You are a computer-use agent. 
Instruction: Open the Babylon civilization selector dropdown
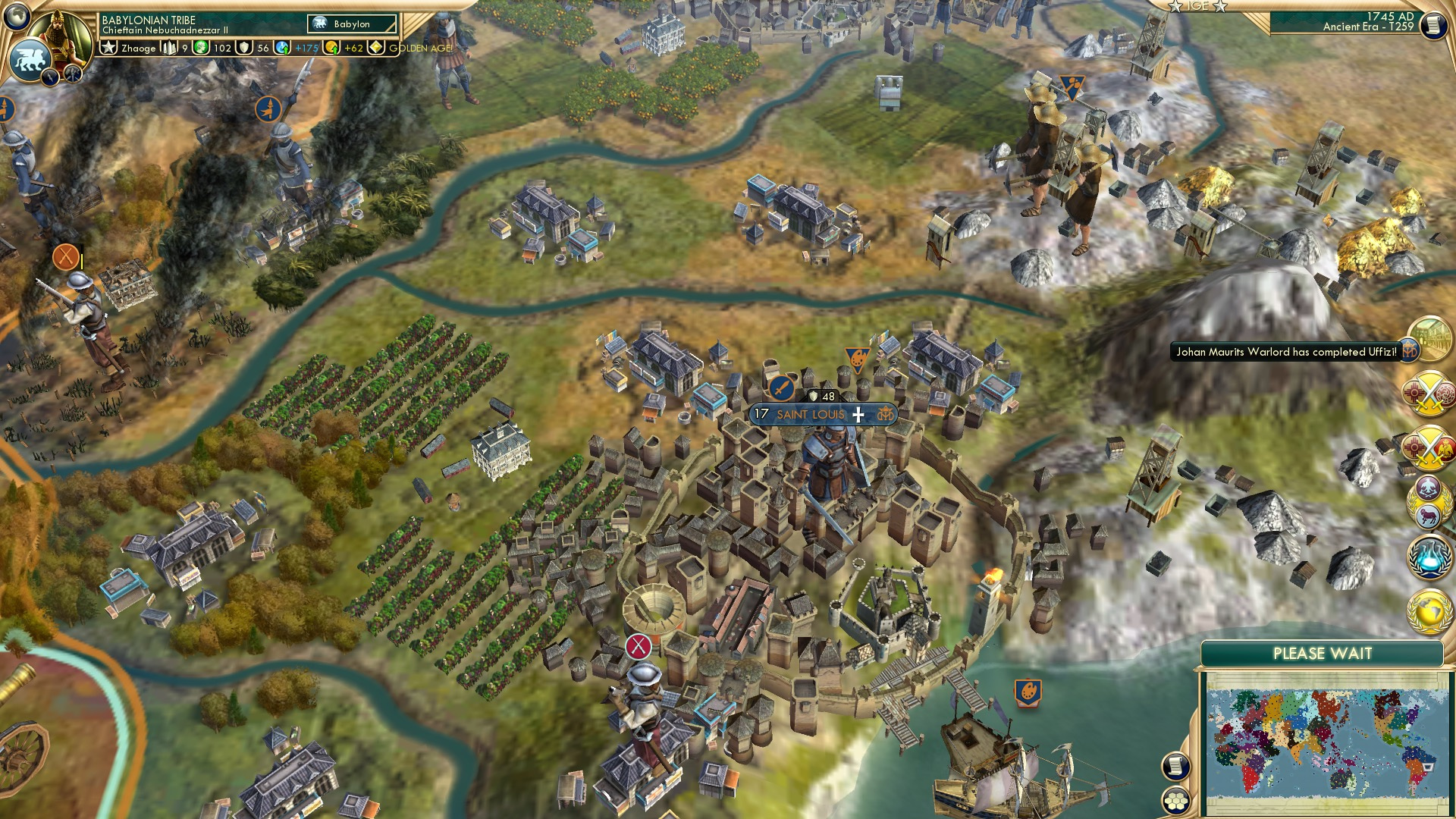click(x=350, y=24)
